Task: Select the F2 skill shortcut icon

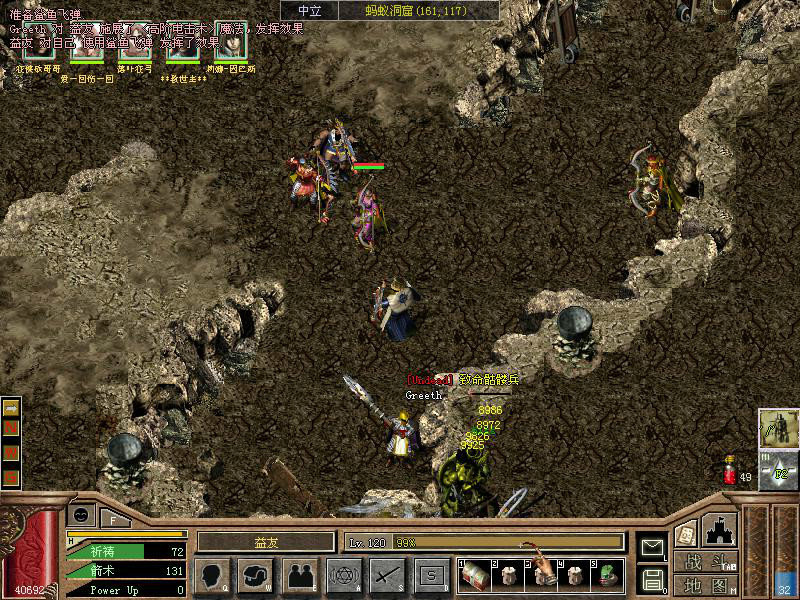Action: click(779, 471)
